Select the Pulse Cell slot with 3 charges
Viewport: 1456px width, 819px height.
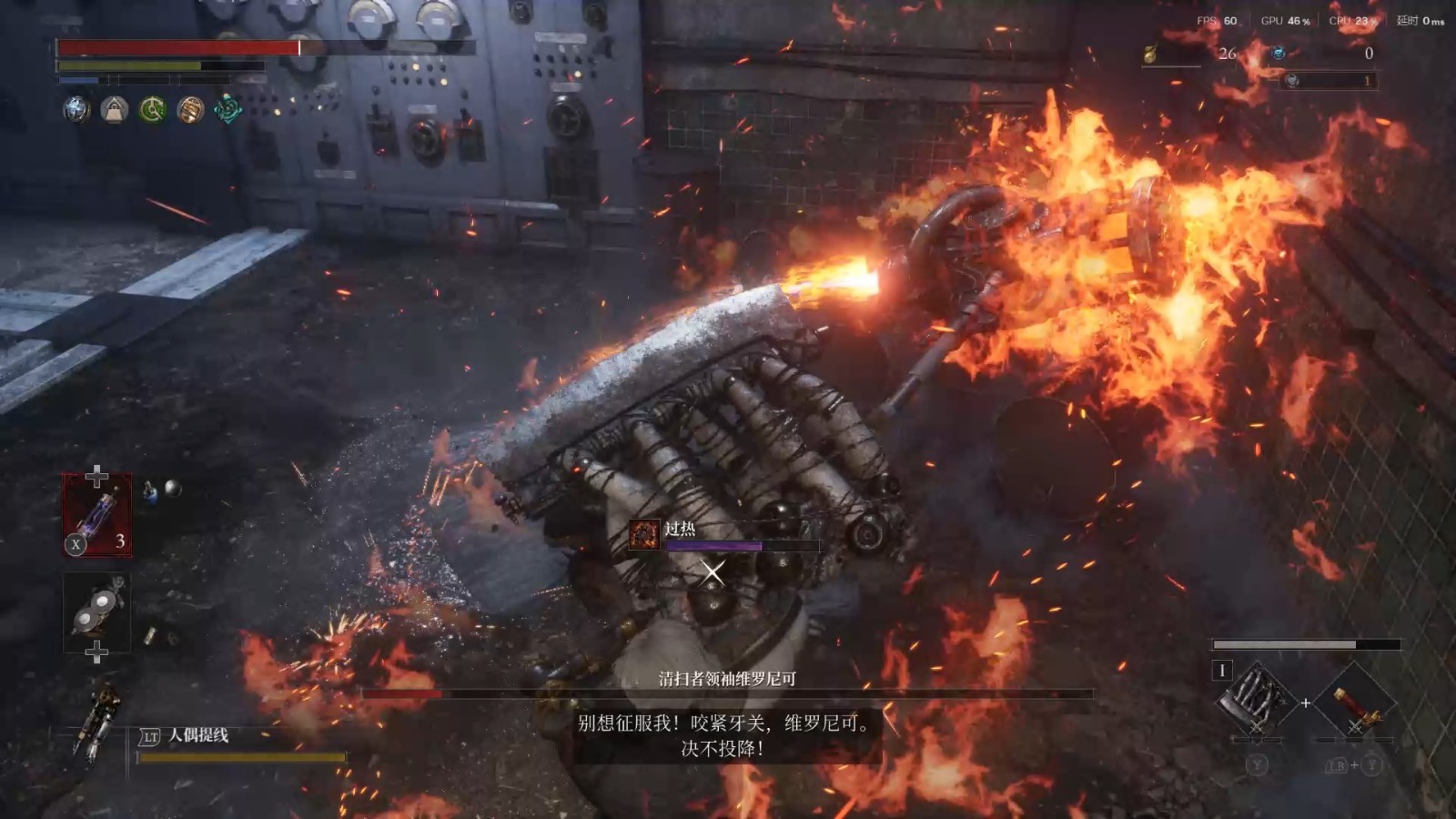tap(97, 515)
